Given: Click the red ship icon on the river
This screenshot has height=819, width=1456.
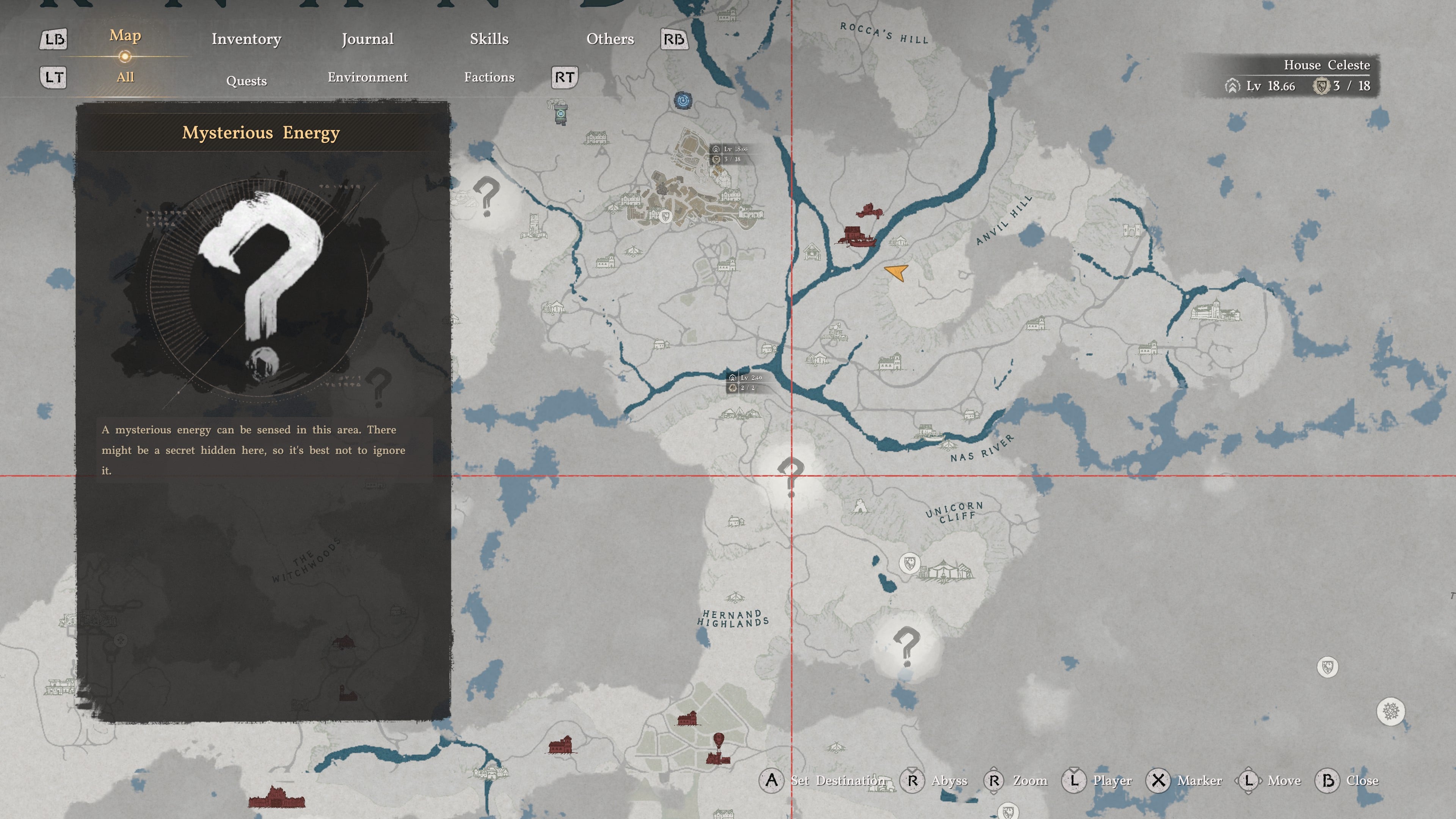Looking at the screenshot, I should click(857, 236).
